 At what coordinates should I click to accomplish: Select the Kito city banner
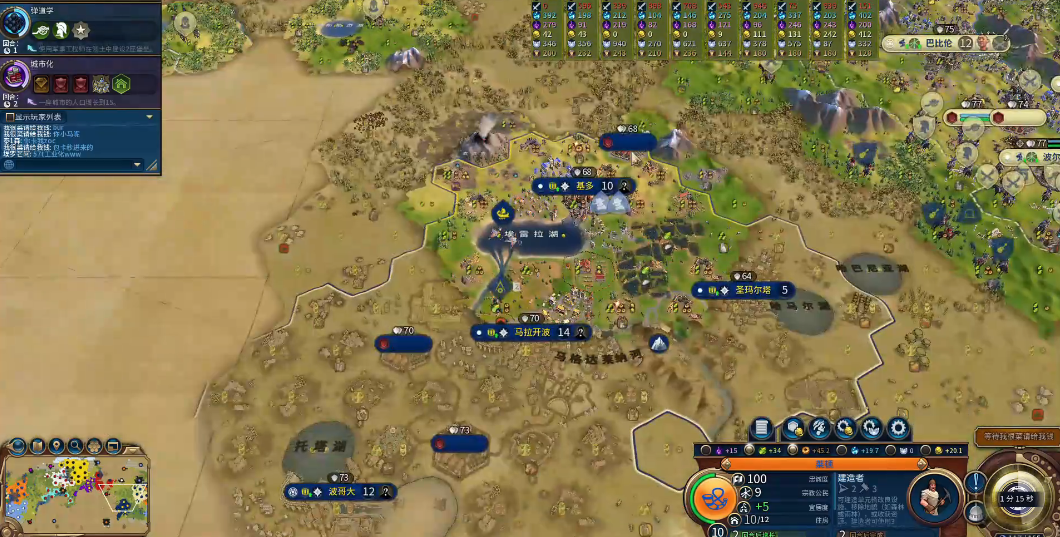click(x=584, y=186)
